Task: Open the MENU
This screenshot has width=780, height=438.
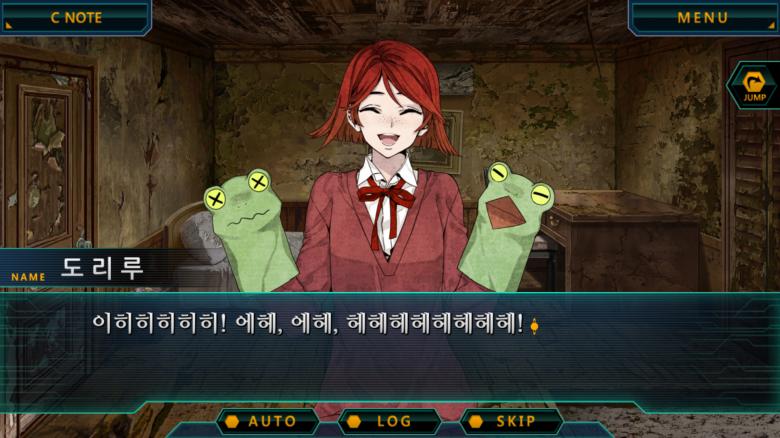Action: (703, 17)
